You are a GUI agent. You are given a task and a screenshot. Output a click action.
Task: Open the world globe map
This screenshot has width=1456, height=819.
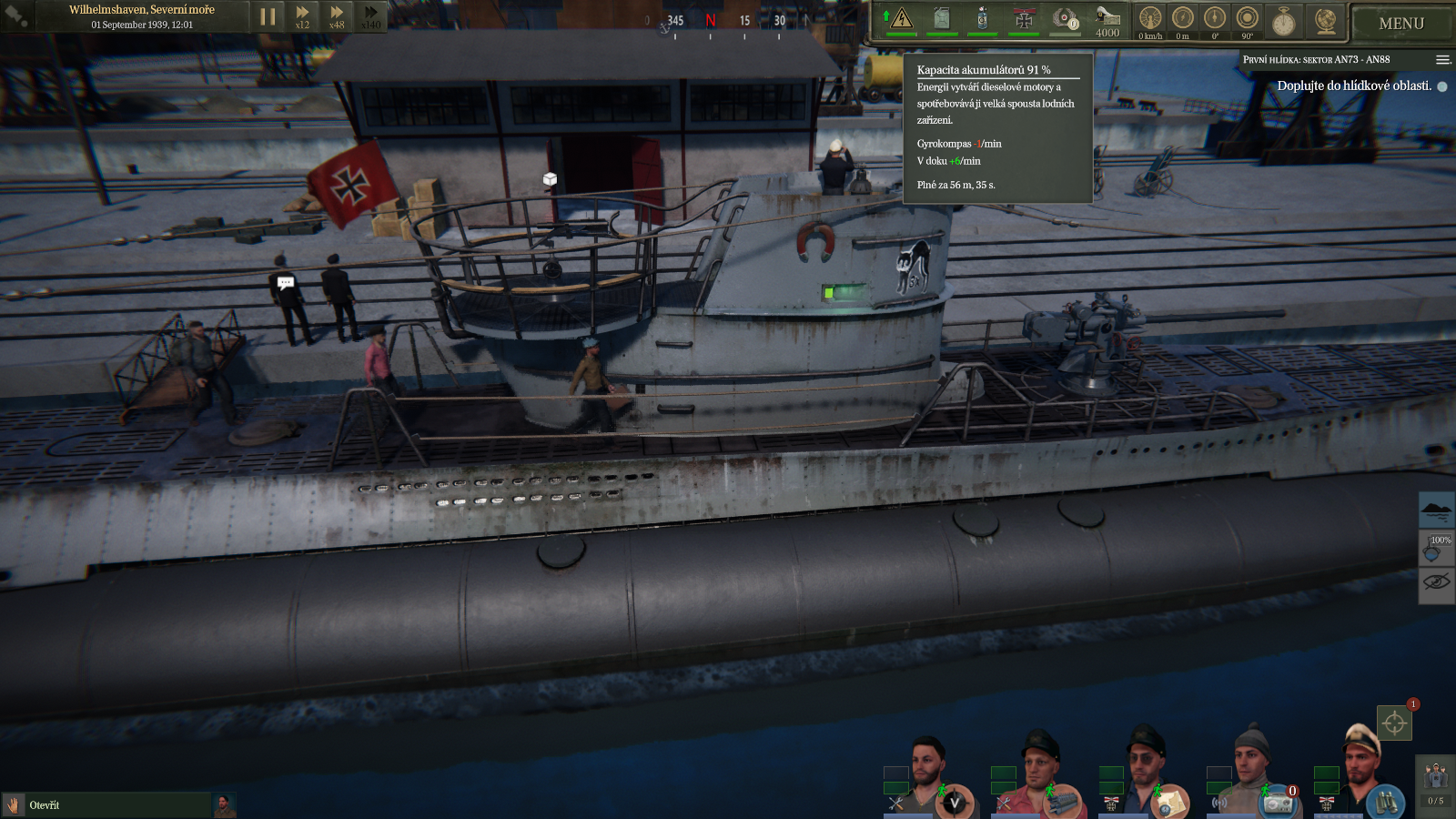(x=1326, y=20)
